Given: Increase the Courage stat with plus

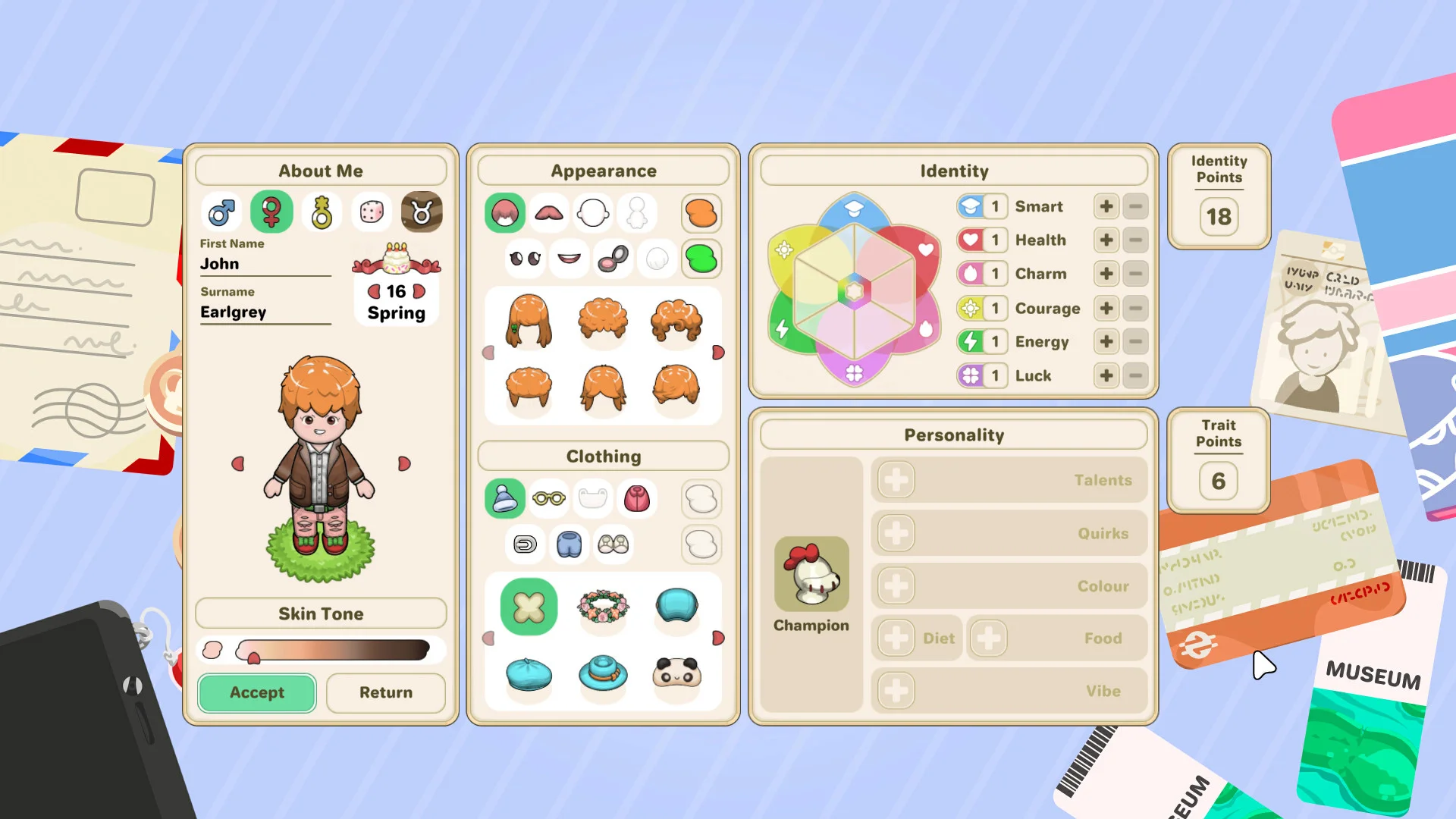Looking at the screenshot, I should [1106, 308].
